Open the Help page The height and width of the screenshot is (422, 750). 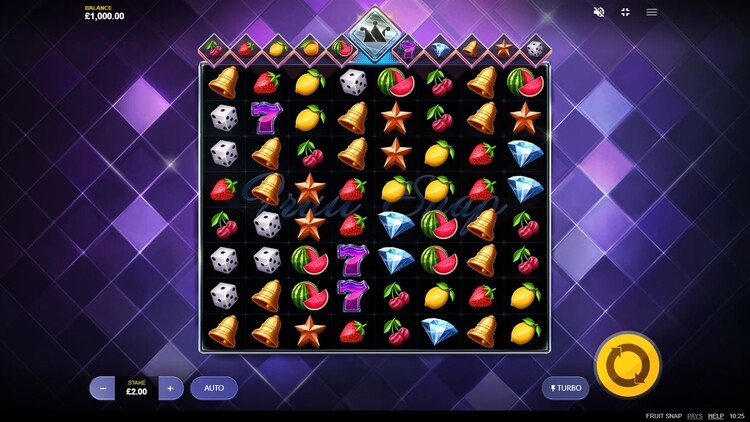[716, 416]
